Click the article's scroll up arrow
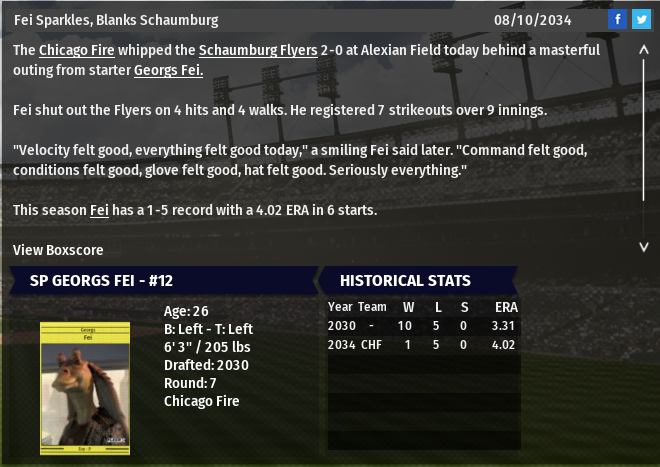 [x=644, y=59]
